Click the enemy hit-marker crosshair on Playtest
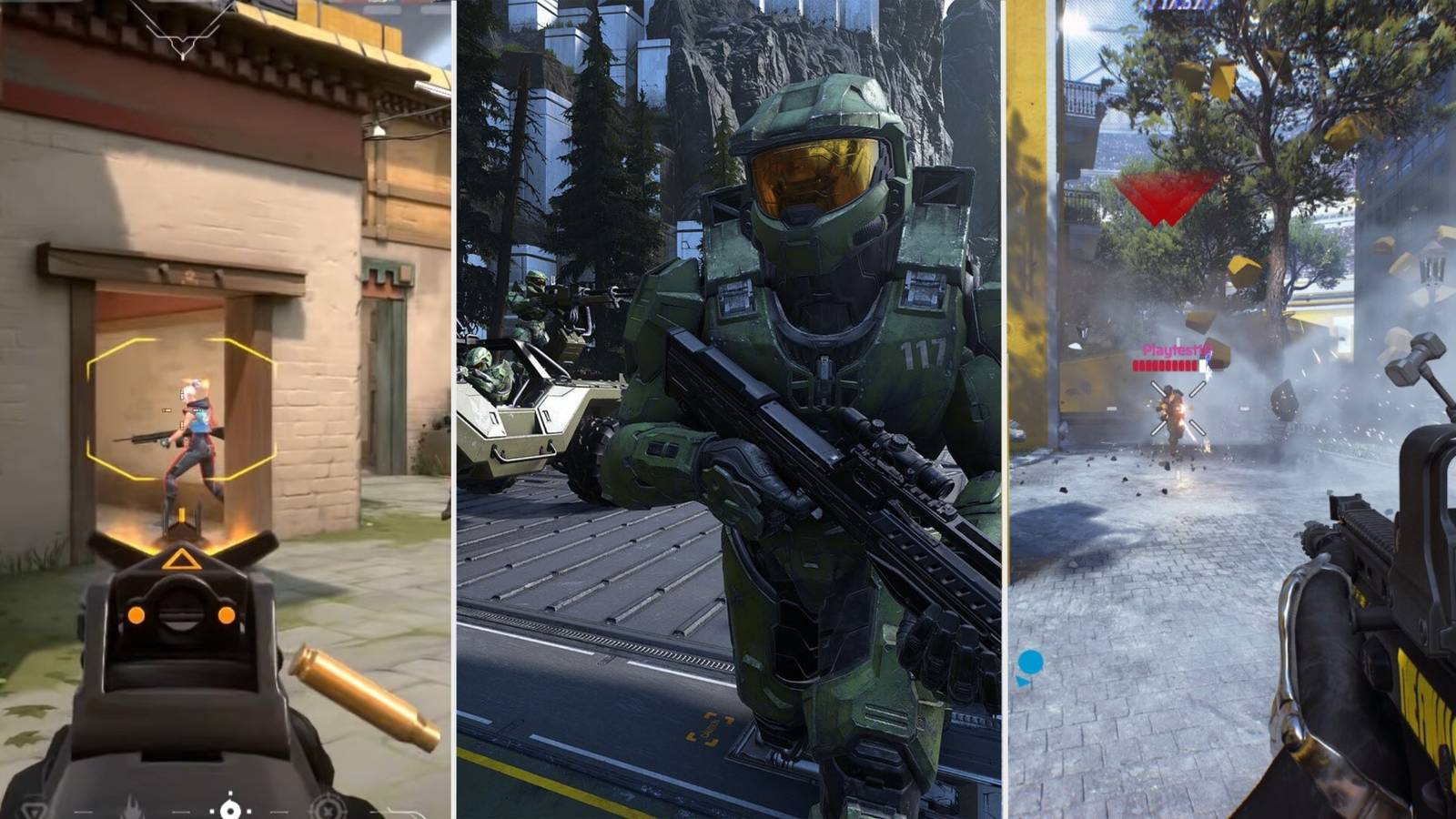Image resolution: width=1456 pixels, height=819 pixels. (1178, 409)
